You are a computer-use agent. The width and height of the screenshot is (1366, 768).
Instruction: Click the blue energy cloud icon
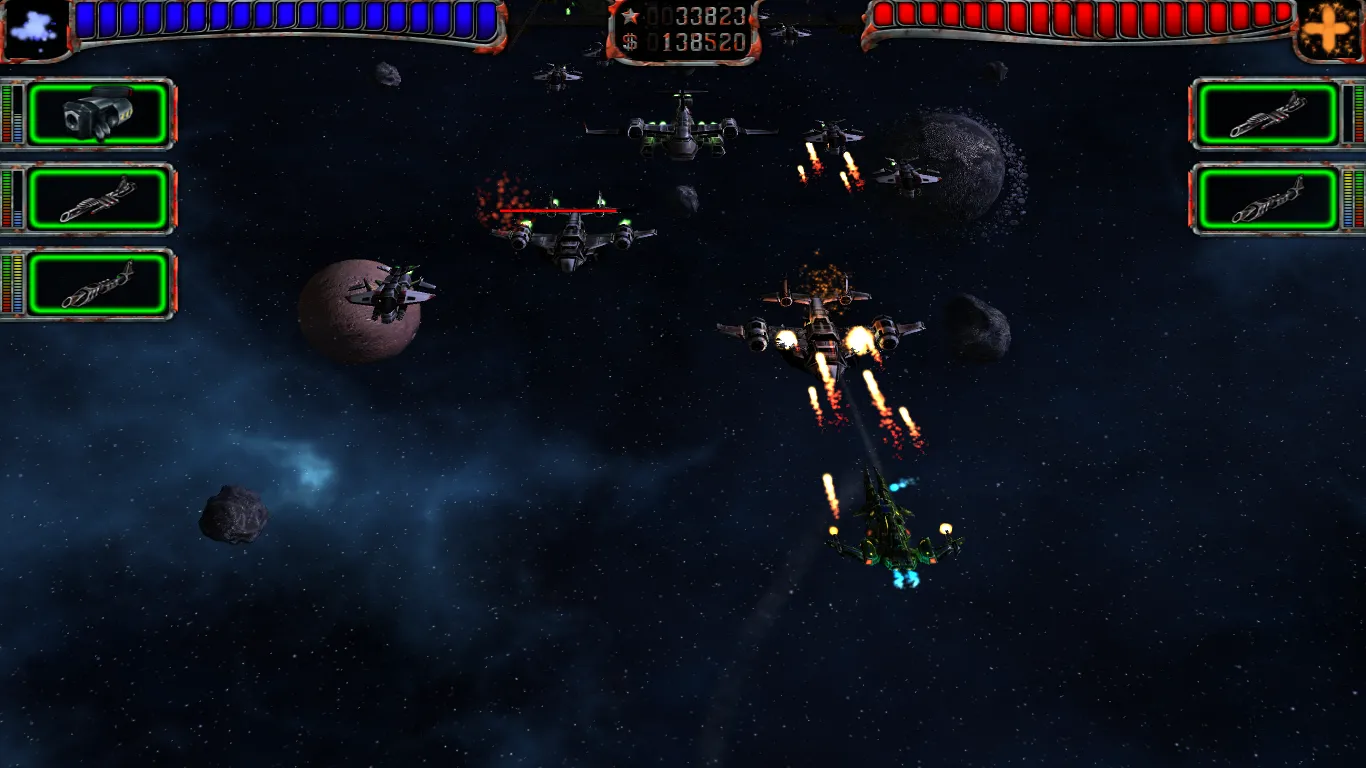(x=35, y=28)
